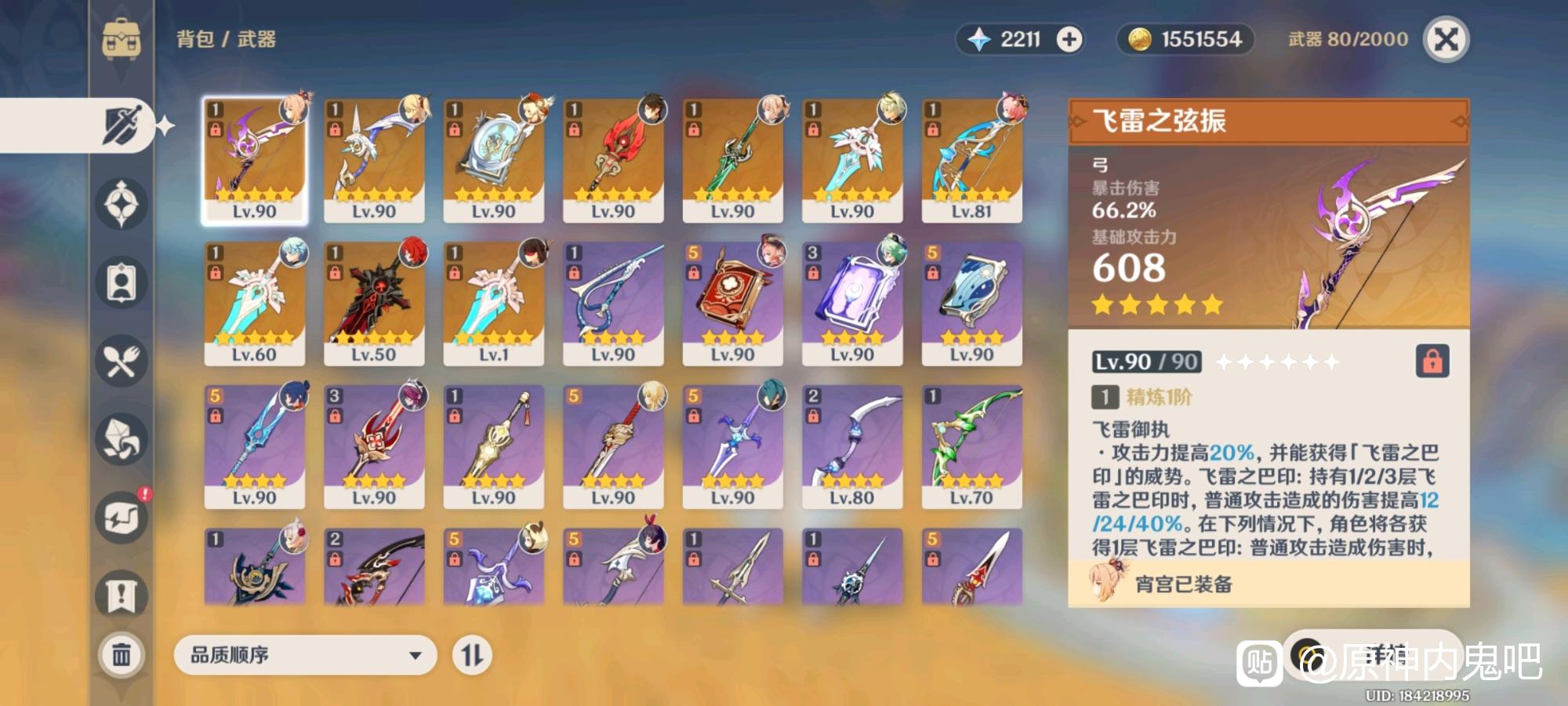
Task: Close the inventory with the X button
Action: [x=1446, y=39]
